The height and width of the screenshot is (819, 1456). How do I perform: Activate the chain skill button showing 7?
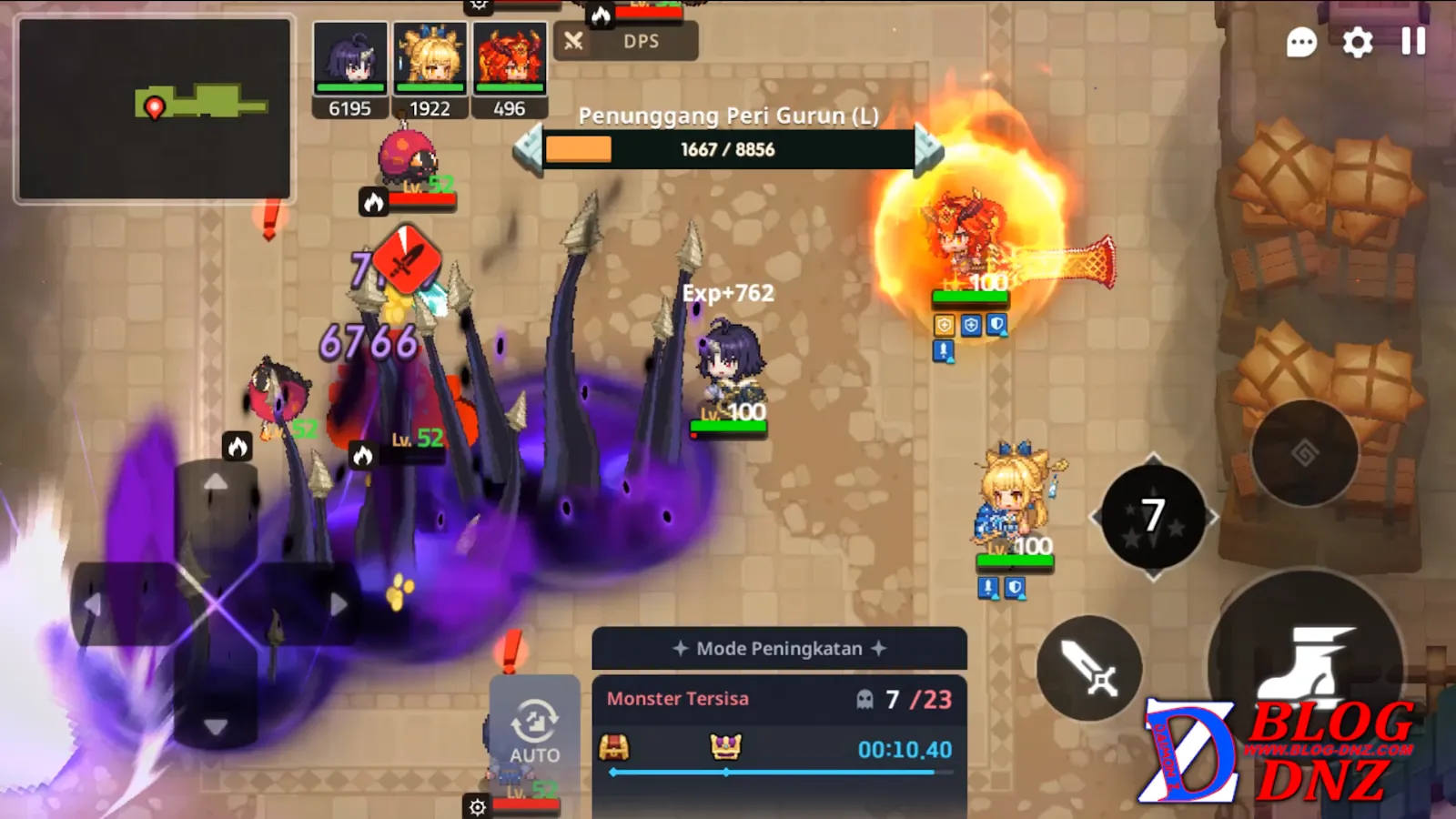(x=1153, y=516)
